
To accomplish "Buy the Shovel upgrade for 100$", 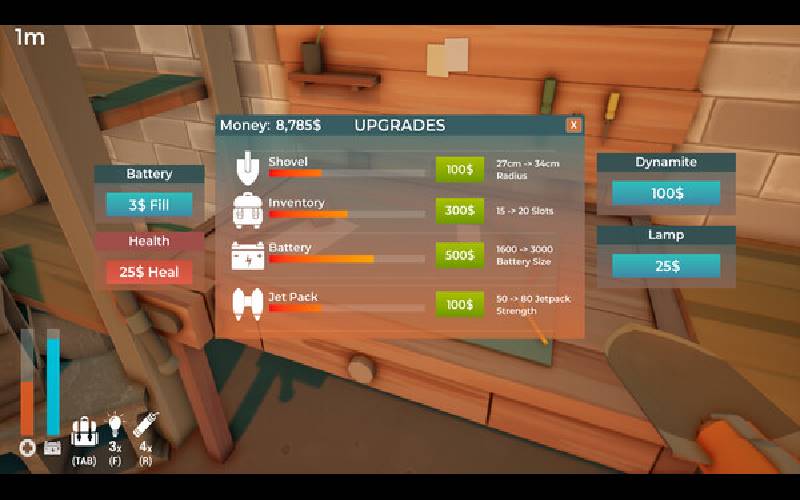I will [x=459, y=169].
